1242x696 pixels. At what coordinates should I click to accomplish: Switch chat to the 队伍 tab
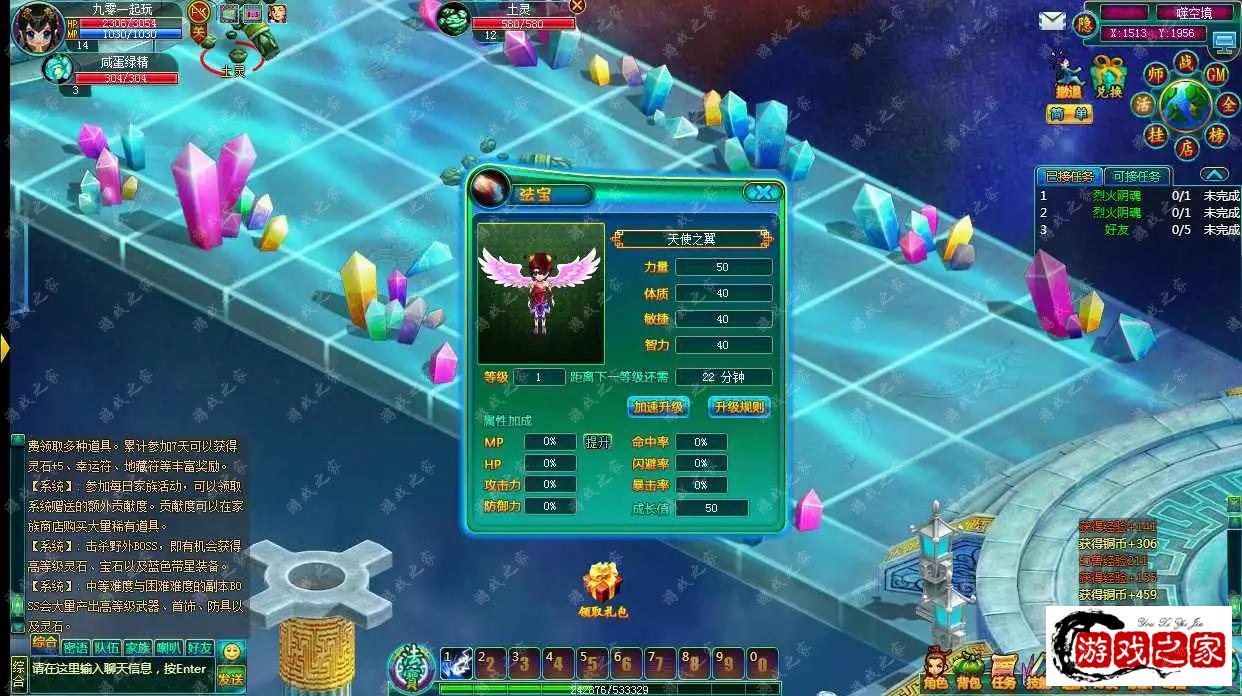107,648
